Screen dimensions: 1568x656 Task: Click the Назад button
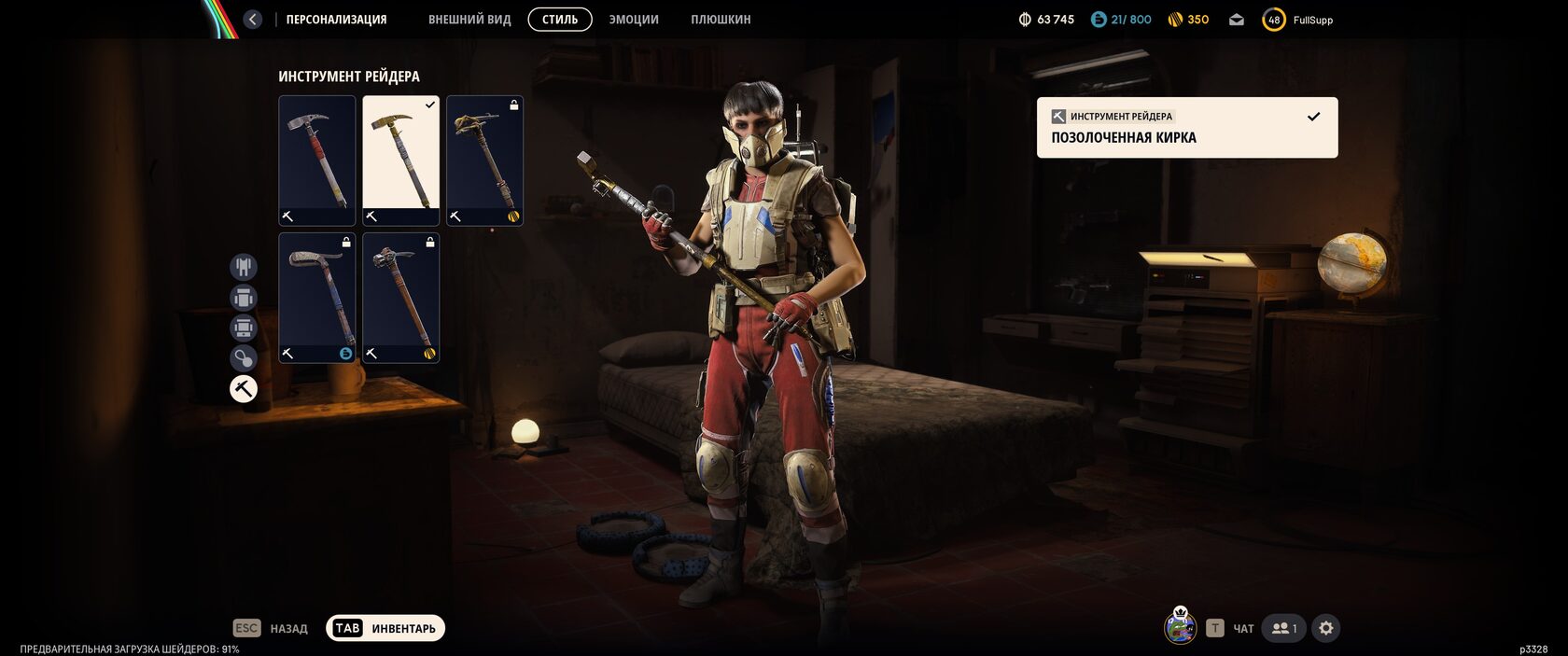[x=271, y=628]
